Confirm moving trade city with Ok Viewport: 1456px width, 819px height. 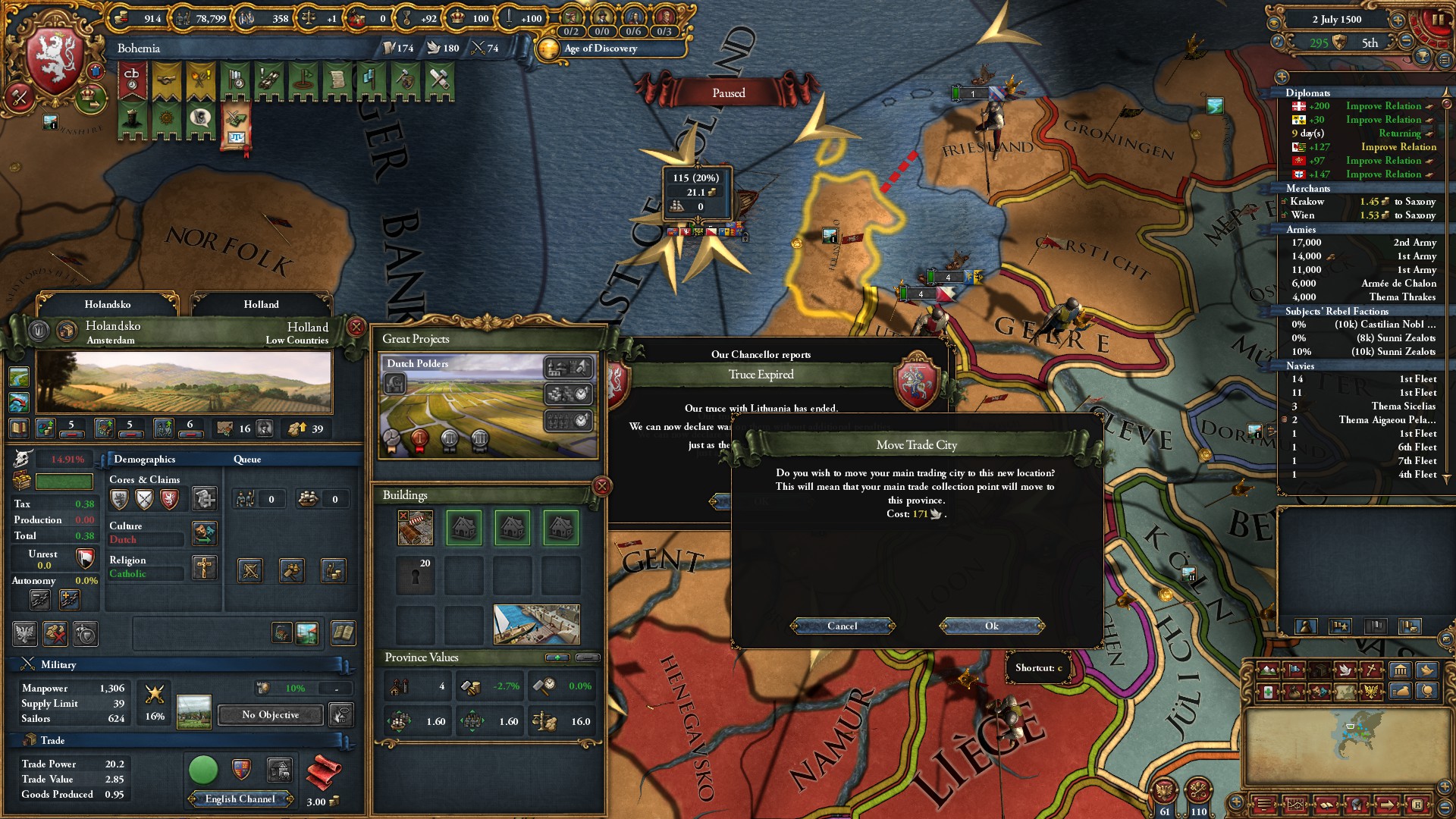pyautogui.click(x=992, y=626)
